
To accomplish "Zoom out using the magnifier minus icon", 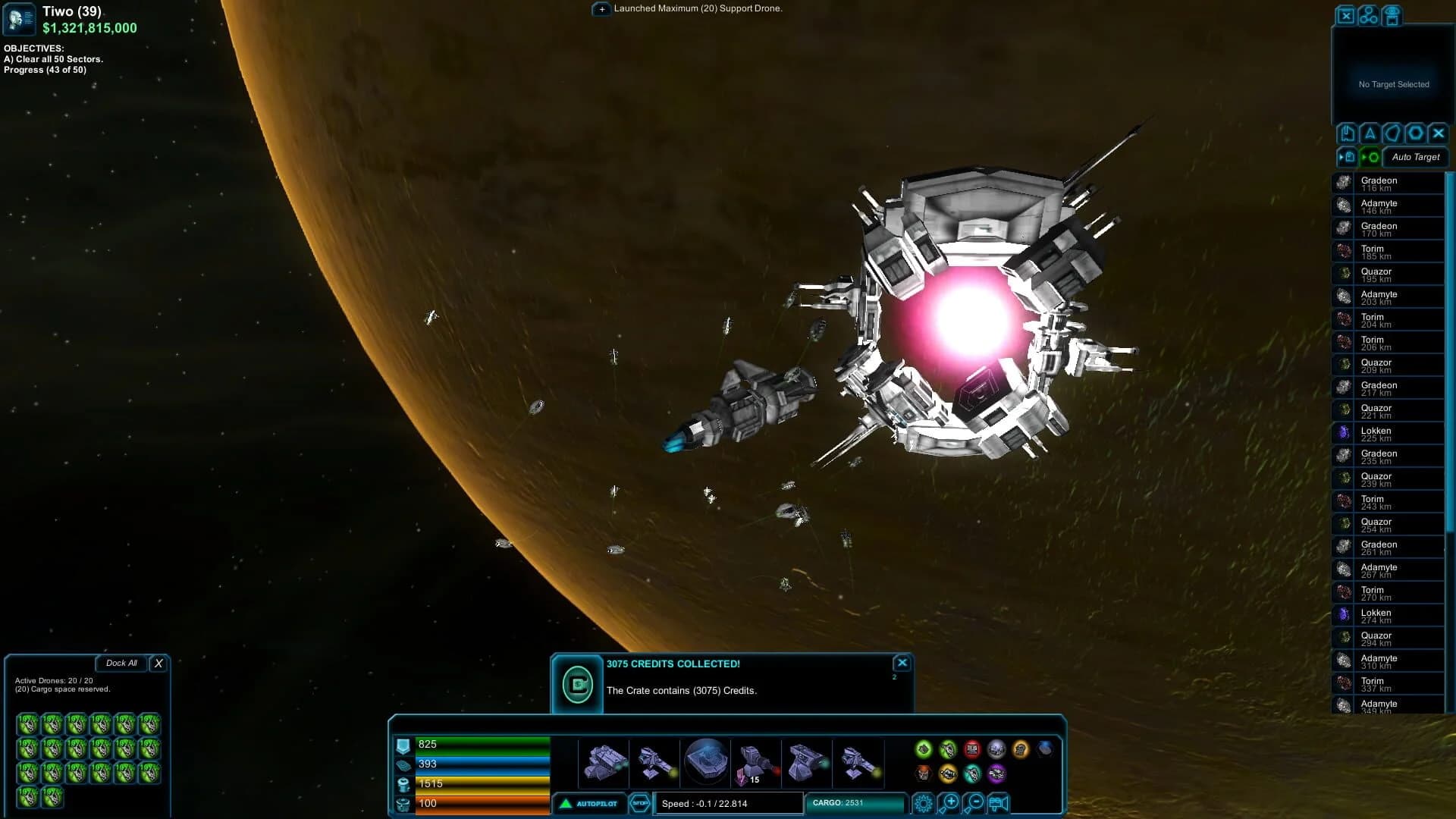I will point(975,804).
